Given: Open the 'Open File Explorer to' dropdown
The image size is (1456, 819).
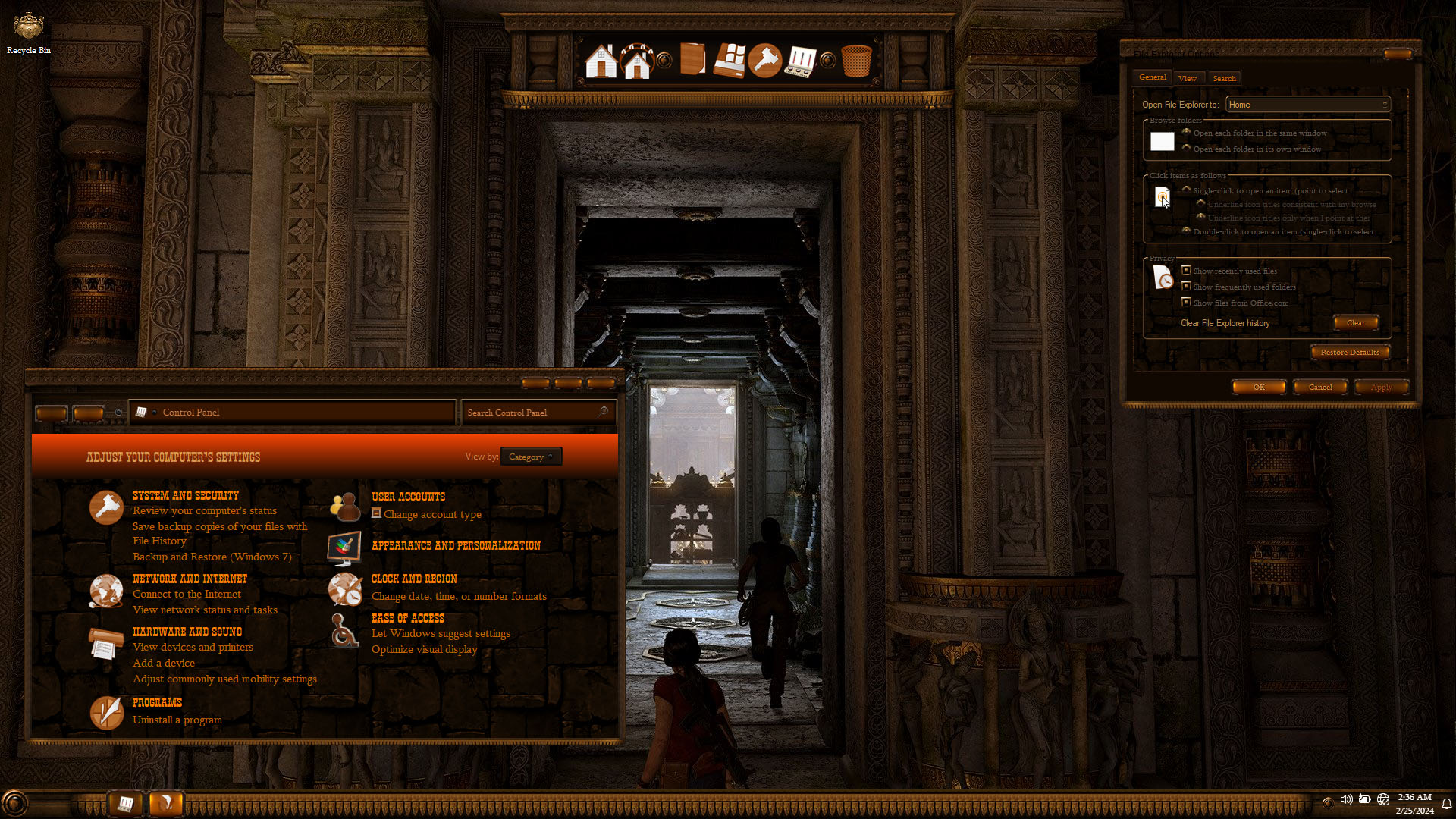Looking at the screenshot, I should click(x=1307, y=105).
